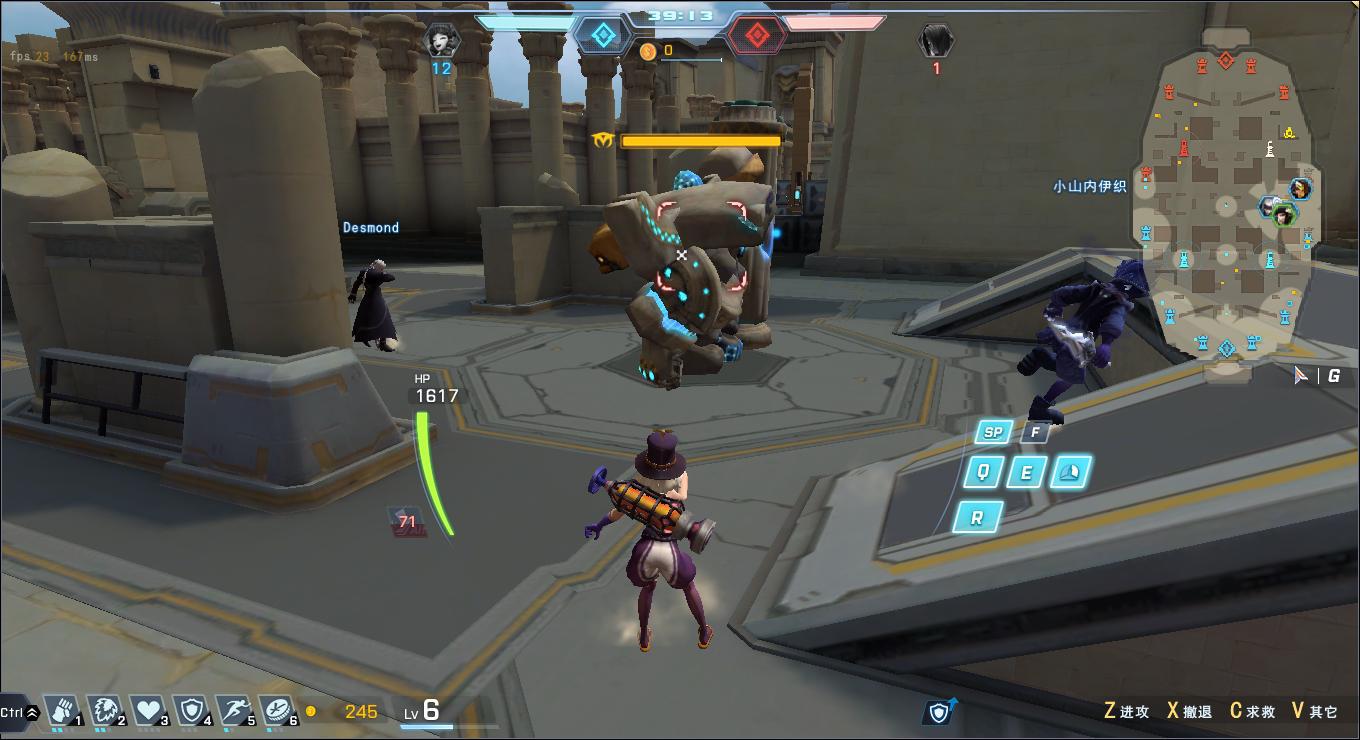1360x740 pixels.
Task: Open the shield shop icon with blue arrow
Action: (939, 711)
